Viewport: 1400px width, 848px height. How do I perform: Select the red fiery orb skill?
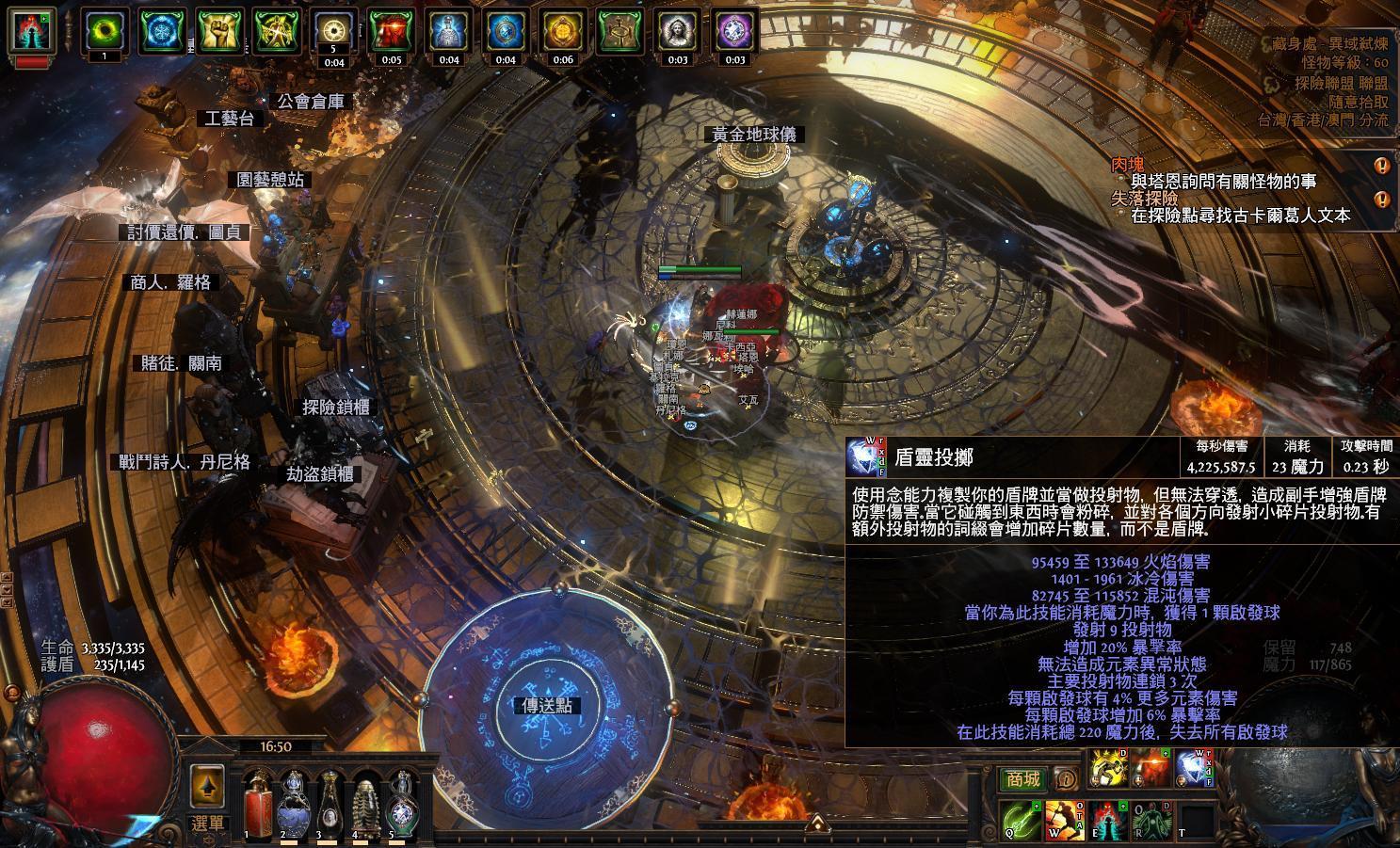1151,770
